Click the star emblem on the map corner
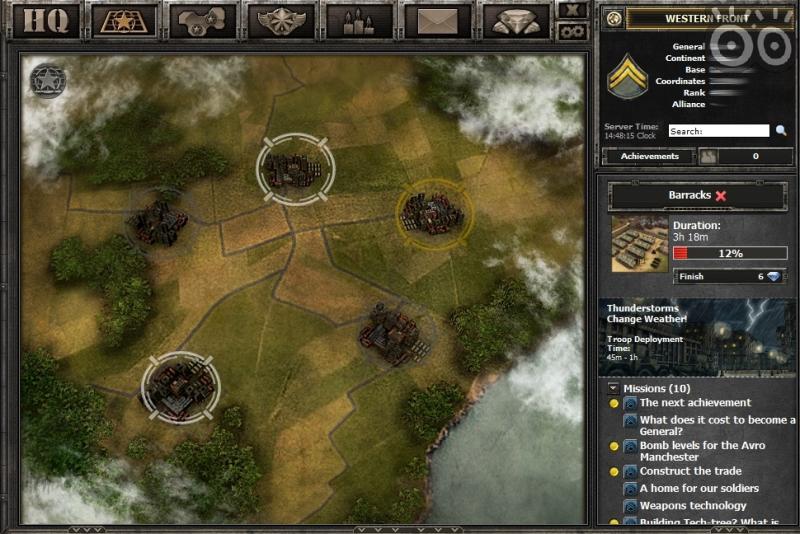This screenshot has height=534, width=800. pyautogui.click(x=44, y=78)
